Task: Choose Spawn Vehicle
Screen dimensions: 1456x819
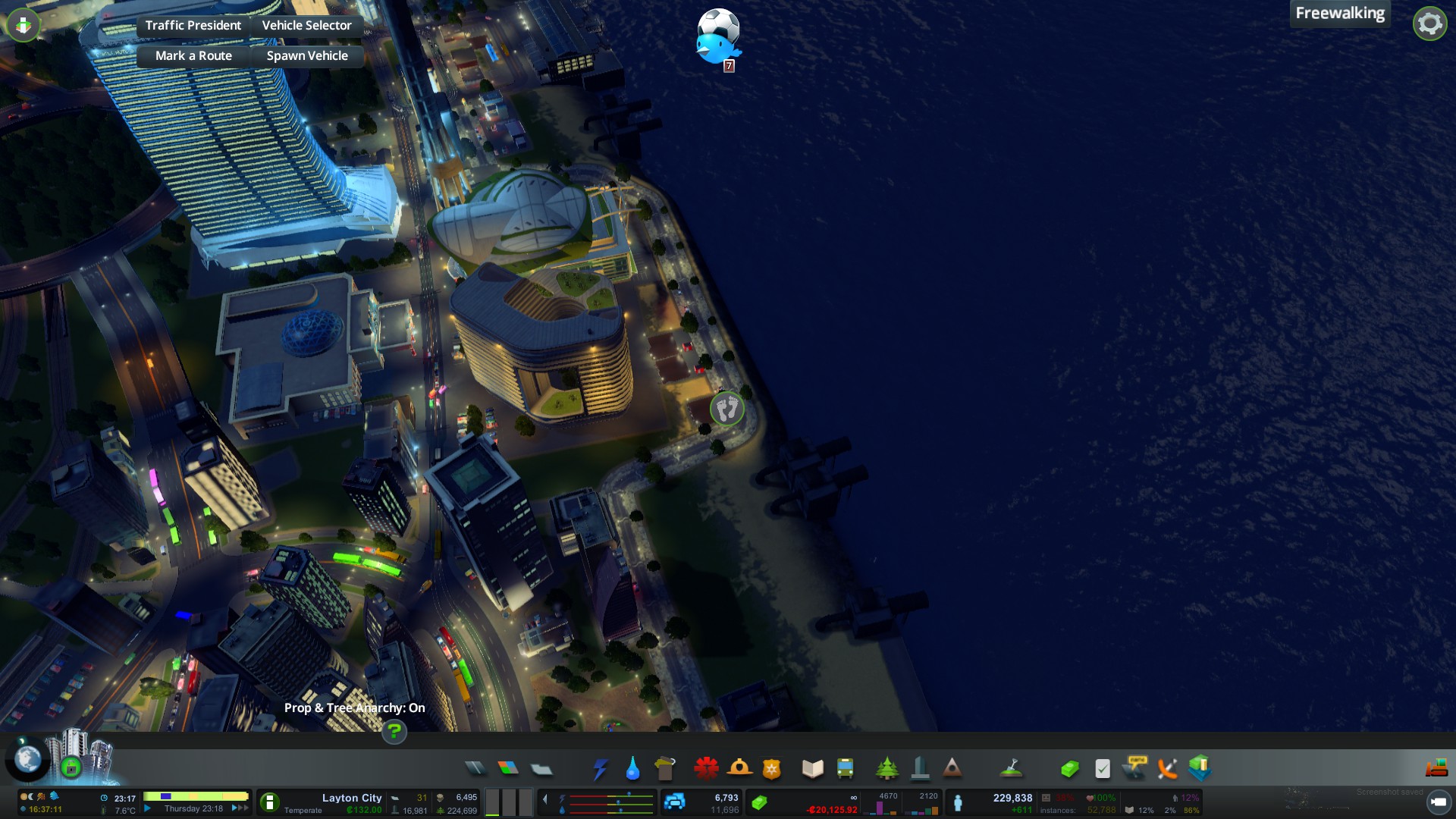Action: [x=307, y=55]
